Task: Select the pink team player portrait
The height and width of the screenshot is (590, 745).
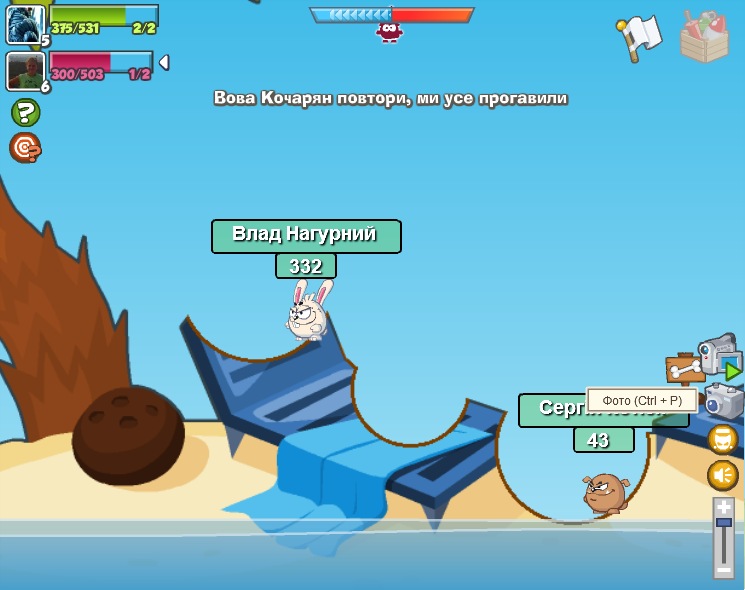Action: point(24,71)
